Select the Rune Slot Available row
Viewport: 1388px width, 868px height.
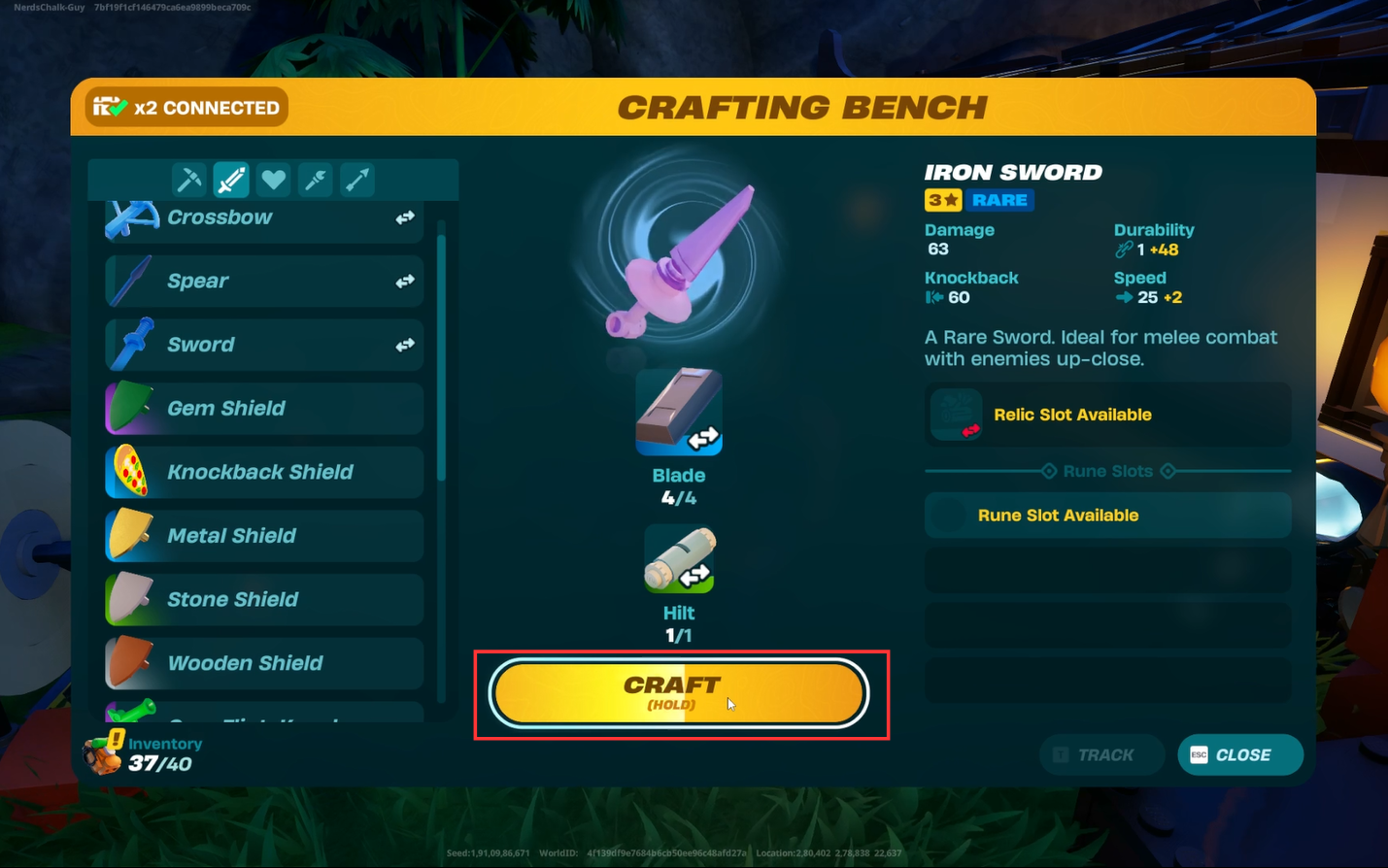click(1107, 516)
